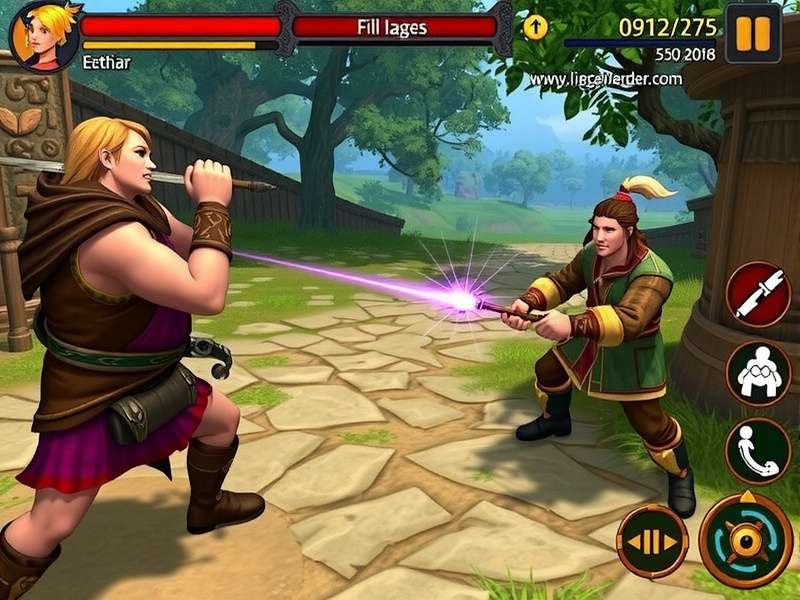Activate the red sword attack skill
Image resolution: width=800 pixels, height=600 pixels.
pos(758,294)
